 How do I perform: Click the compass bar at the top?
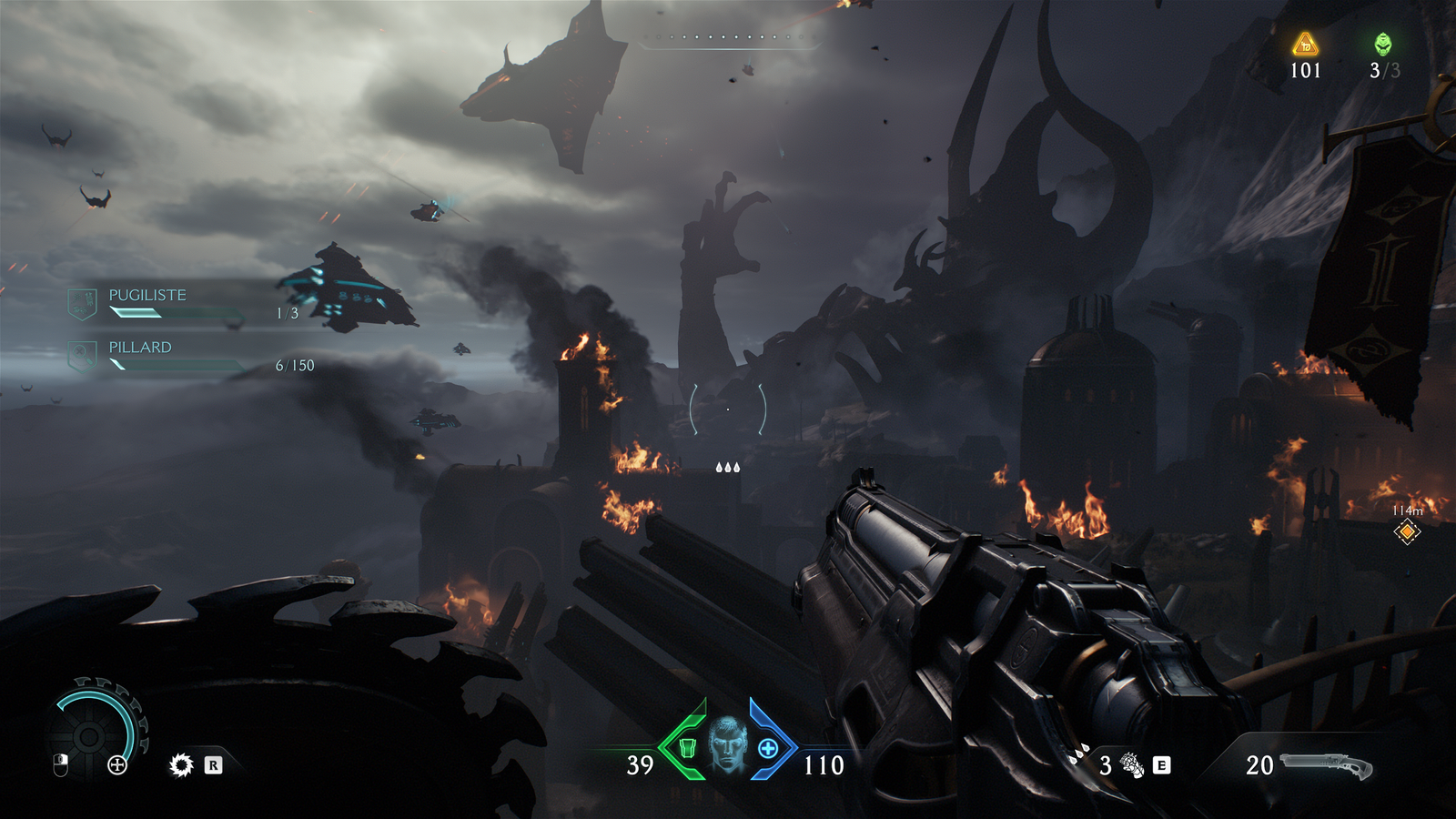[x=731, y=38]
